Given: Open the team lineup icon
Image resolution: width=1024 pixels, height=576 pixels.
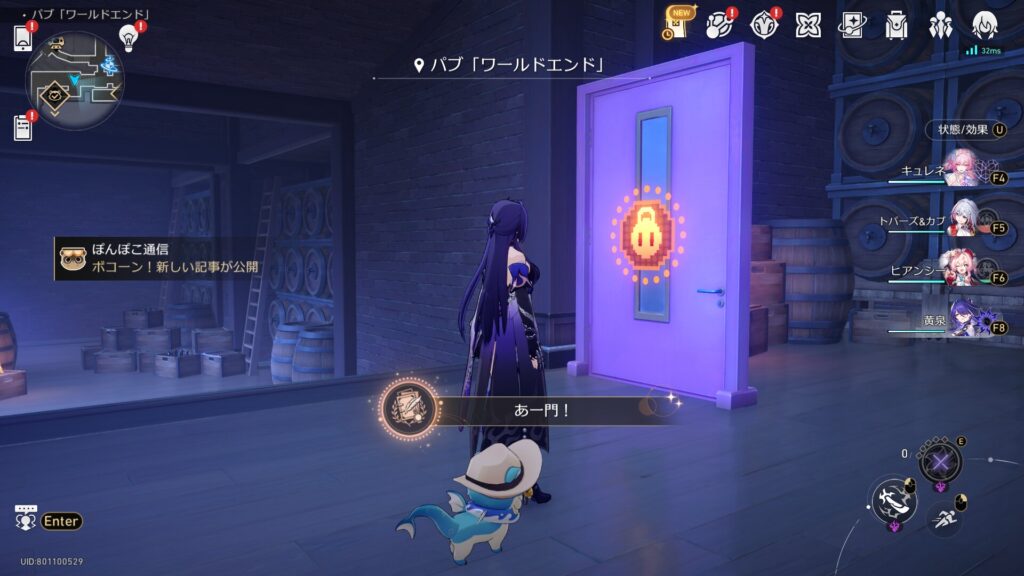Looking at the screenshot, I should point(940,25).
